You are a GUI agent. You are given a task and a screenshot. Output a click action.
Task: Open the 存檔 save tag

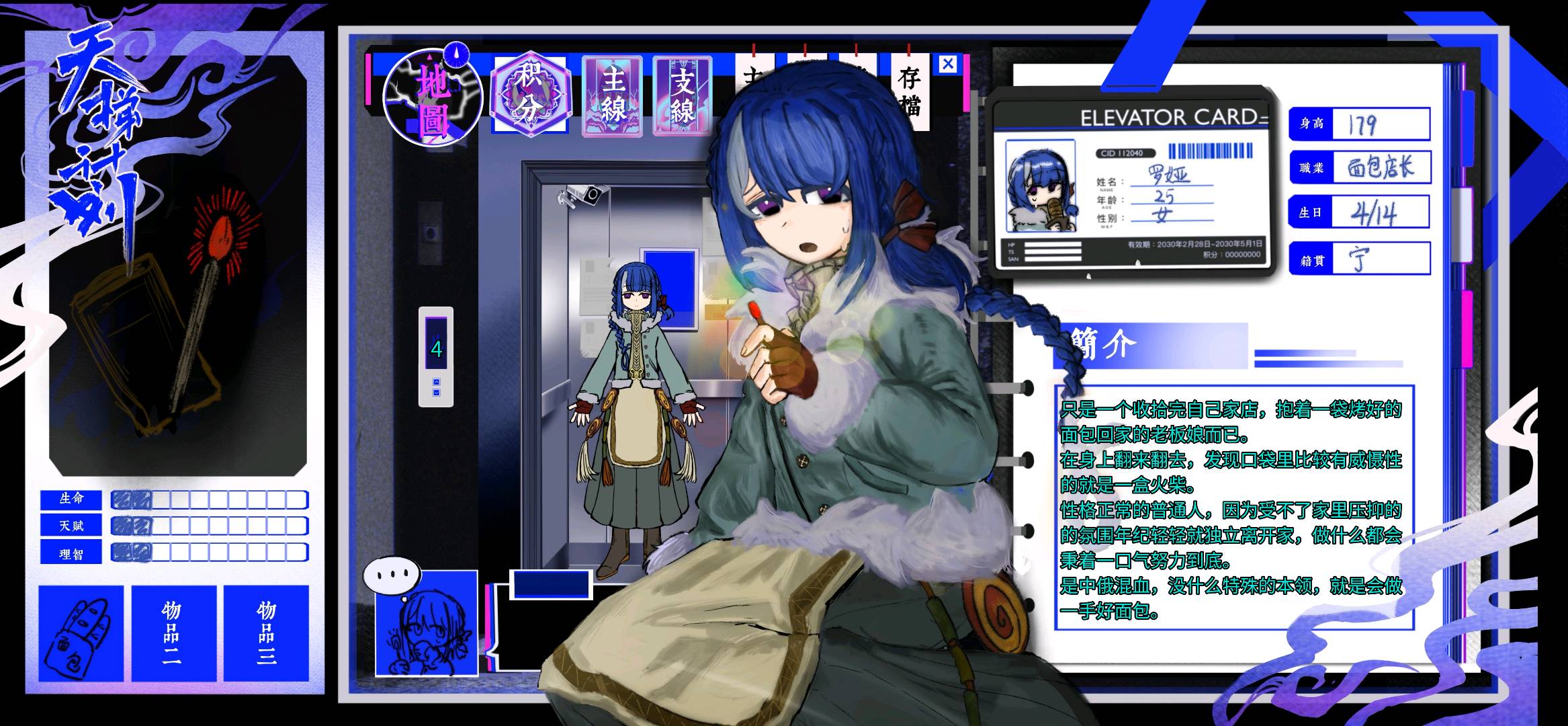click(909, 91)
